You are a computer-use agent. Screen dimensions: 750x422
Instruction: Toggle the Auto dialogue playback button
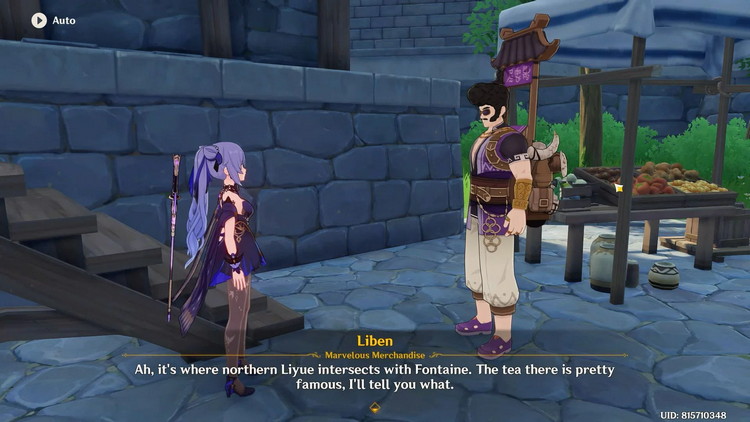click(x=39, y=20)
